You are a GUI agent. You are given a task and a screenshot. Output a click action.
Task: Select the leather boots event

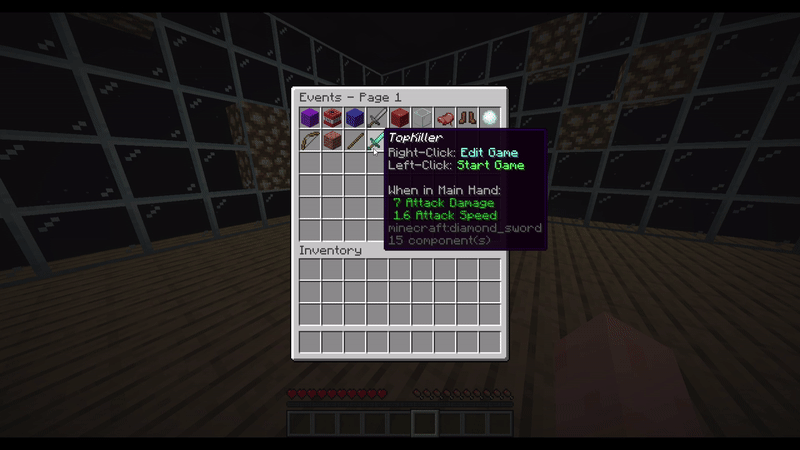(467, 119)
